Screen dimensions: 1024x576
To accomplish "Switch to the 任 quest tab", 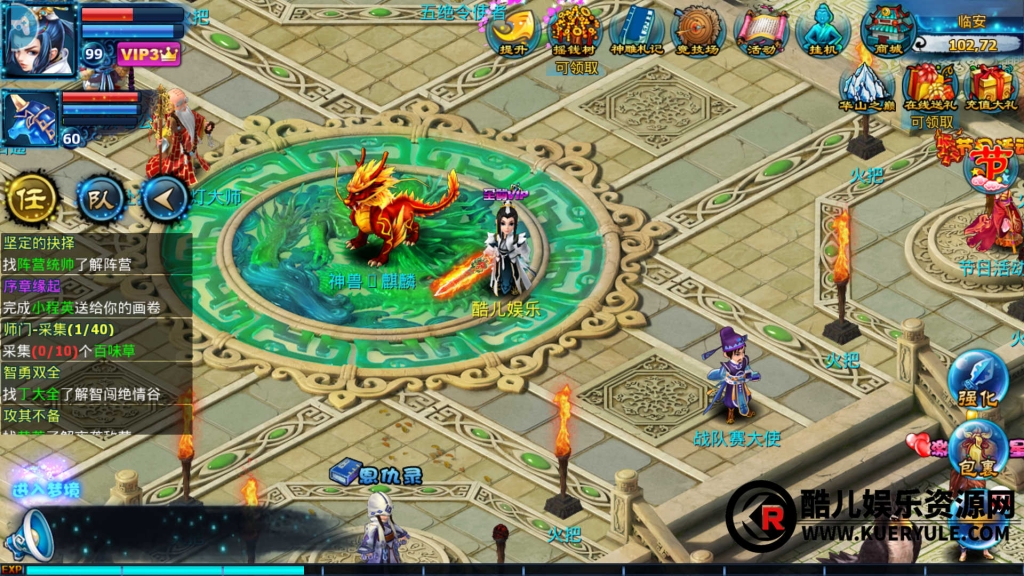I will (31, 199).
